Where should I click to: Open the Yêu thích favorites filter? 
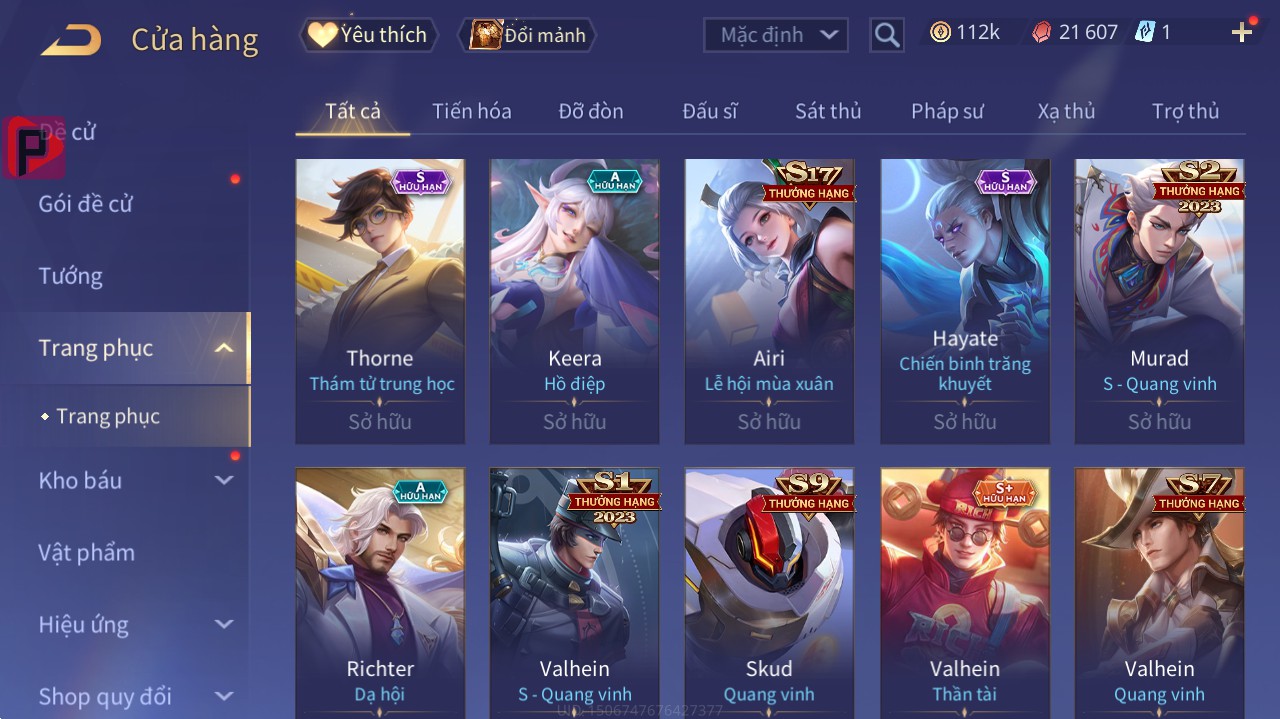368,35
